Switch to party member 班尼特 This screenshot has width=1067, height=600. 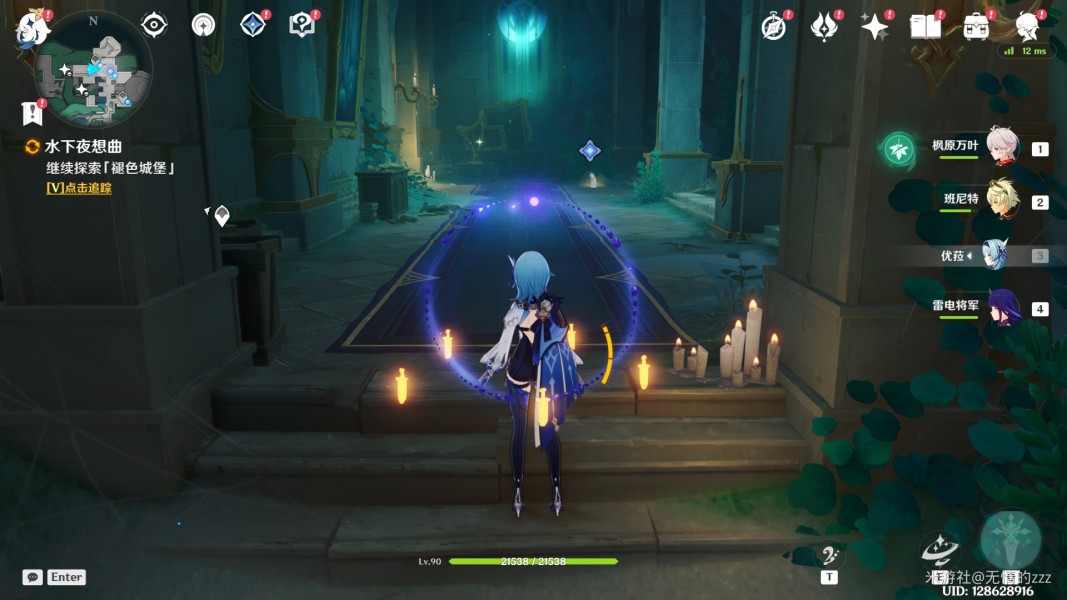(x=1003, y=200)
